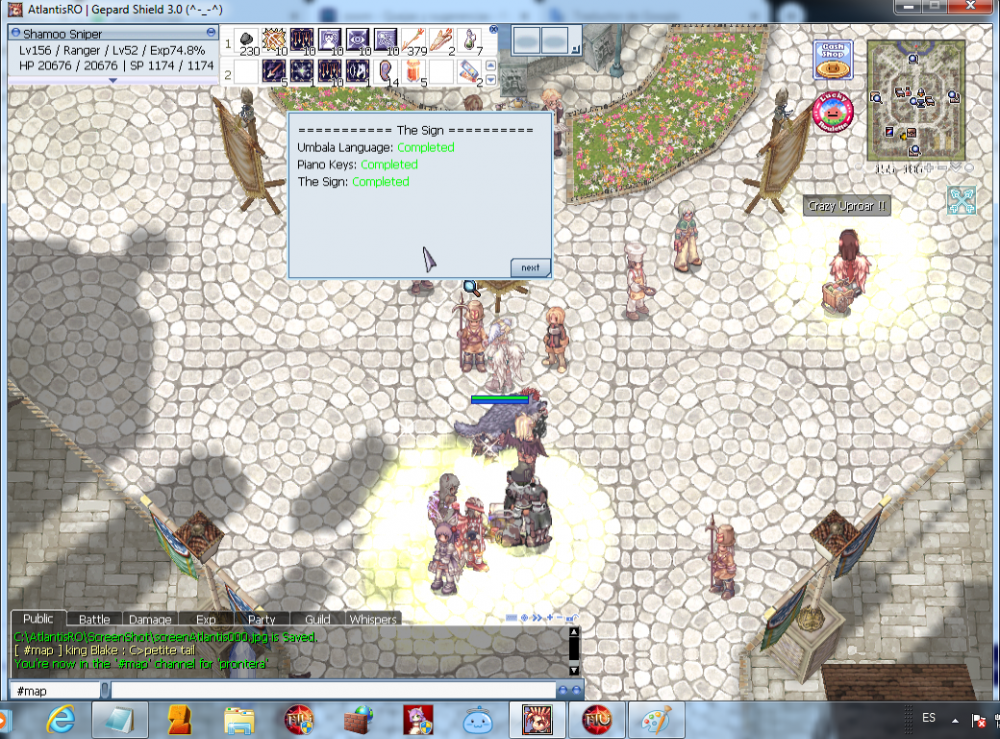Switch to the Exp chat tab
The height and width of the screenshot is (739, 1000).
[206, 619]
